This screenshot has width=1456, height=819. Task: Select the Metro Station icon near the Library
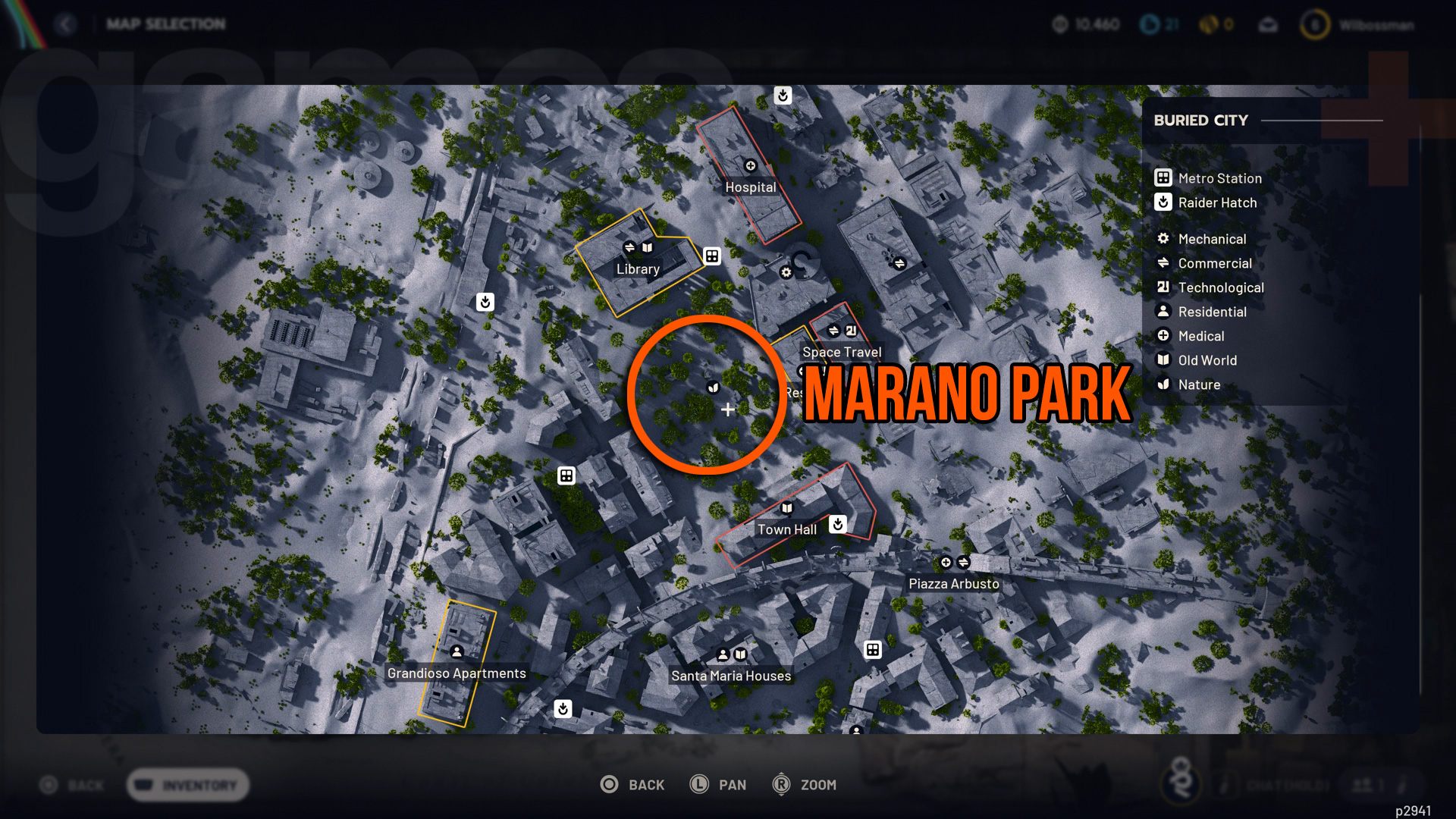[x=711, y=256]
